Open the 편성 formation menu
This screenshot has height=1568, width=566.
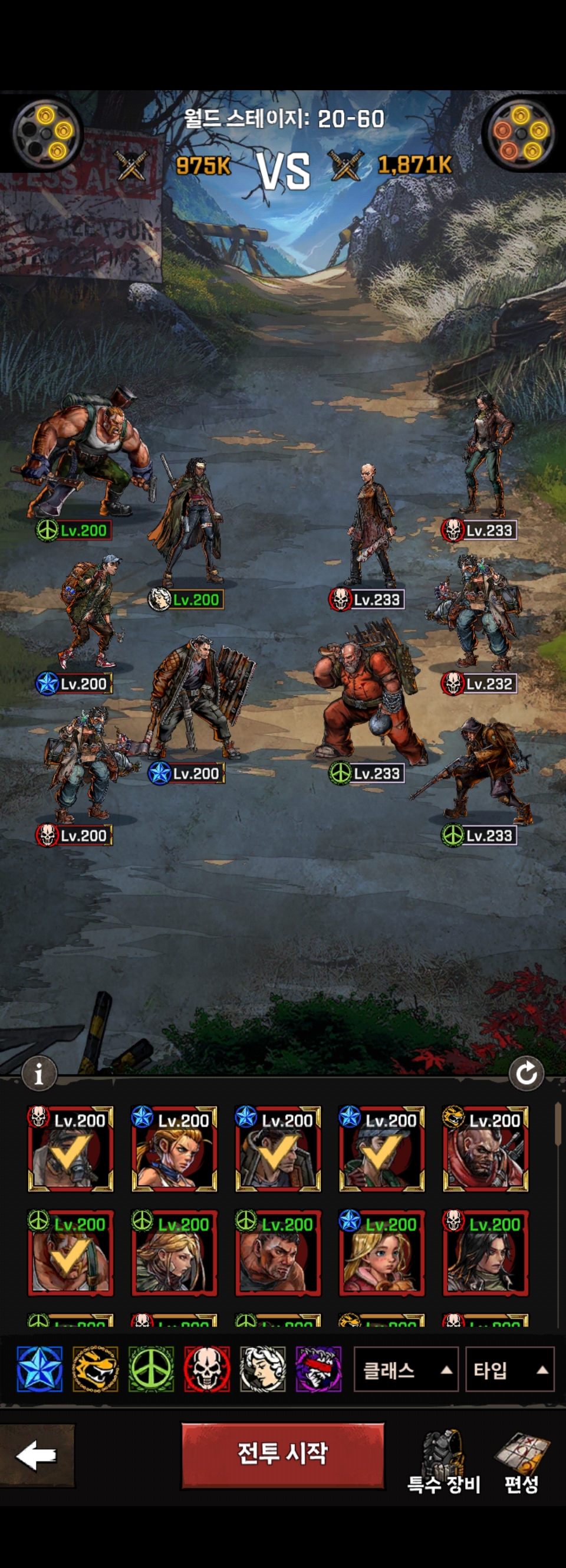(522, 1464)
